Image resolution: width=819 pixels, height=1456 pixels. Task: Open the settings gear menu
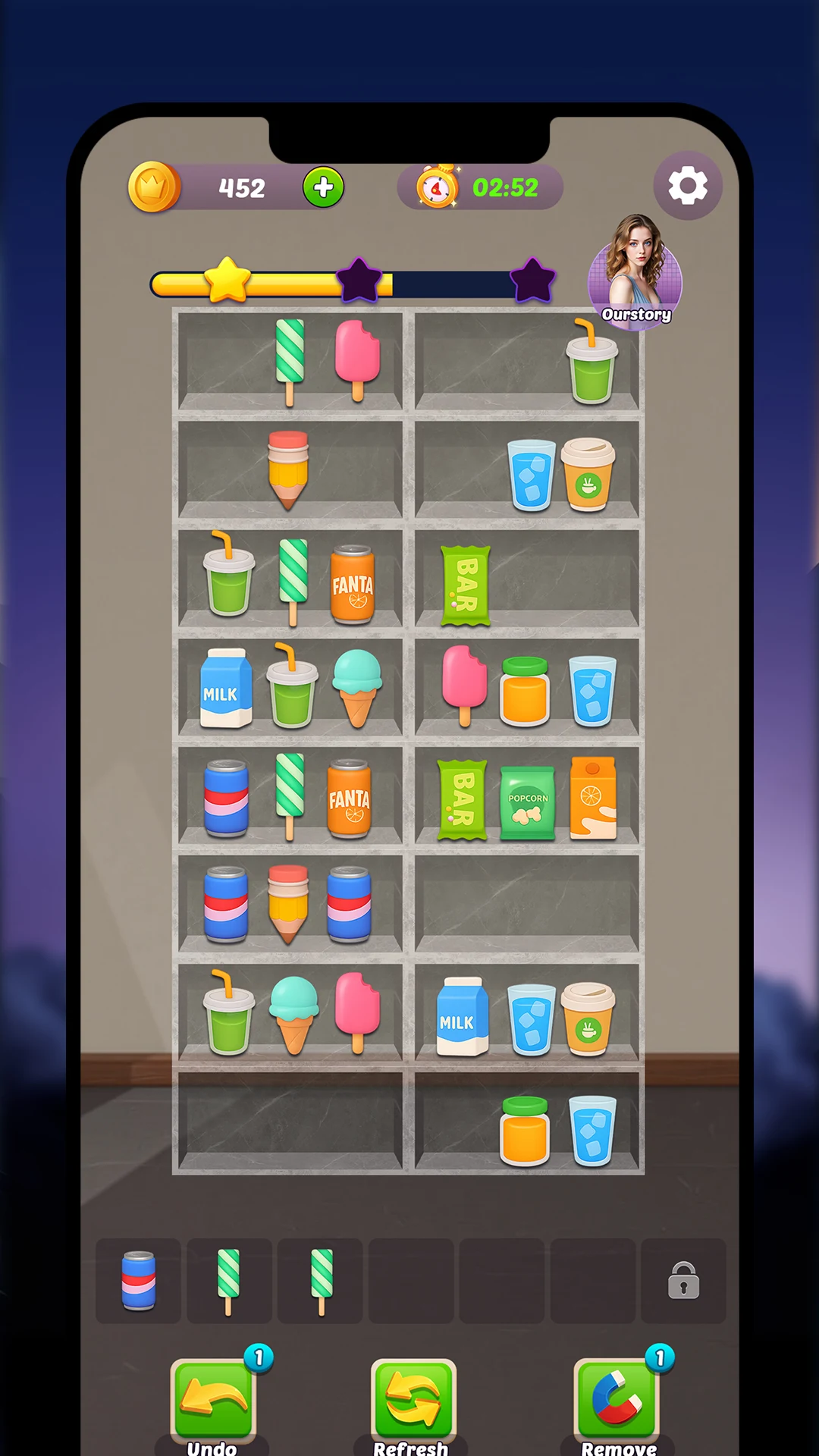click(687, 186)
